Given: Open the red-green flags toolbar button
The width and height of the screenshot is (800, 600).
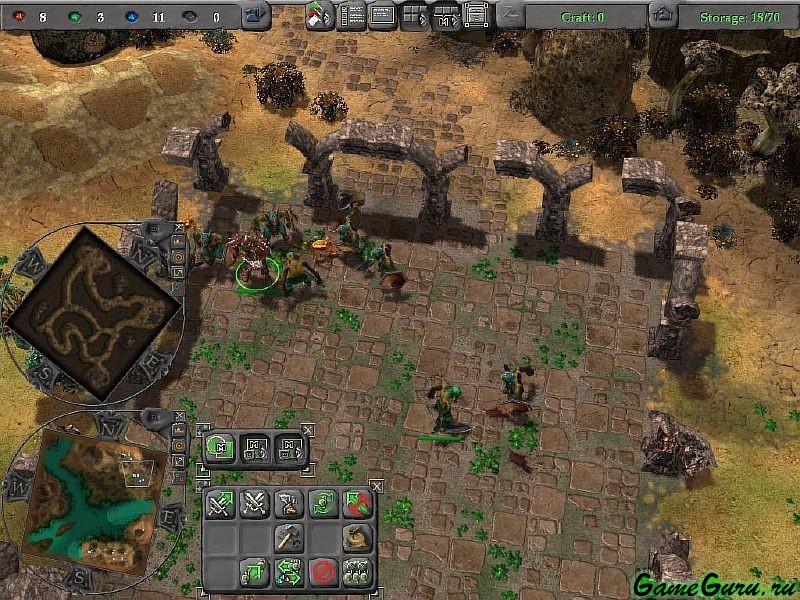Looking at the screenshot, I should [x=319, y=15].
